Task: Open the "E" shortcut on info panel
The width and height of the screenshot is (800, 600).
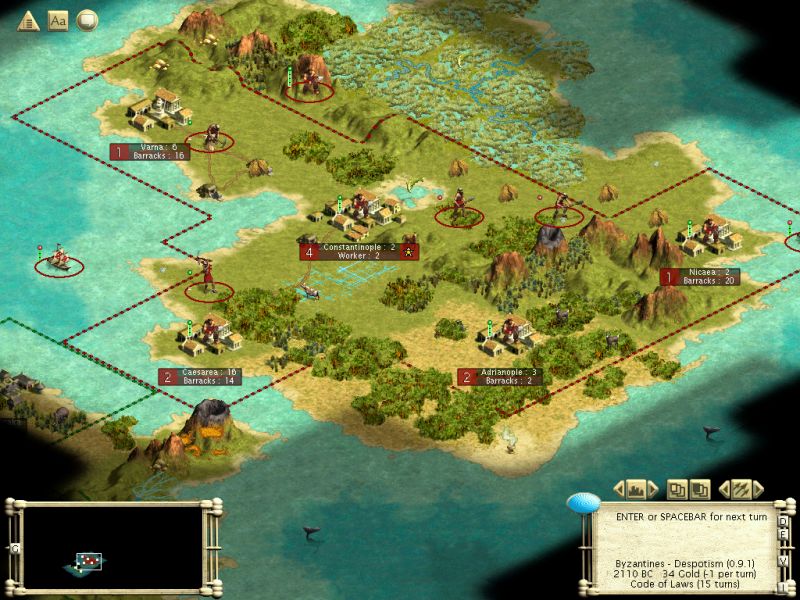Action: pos(783,534)
